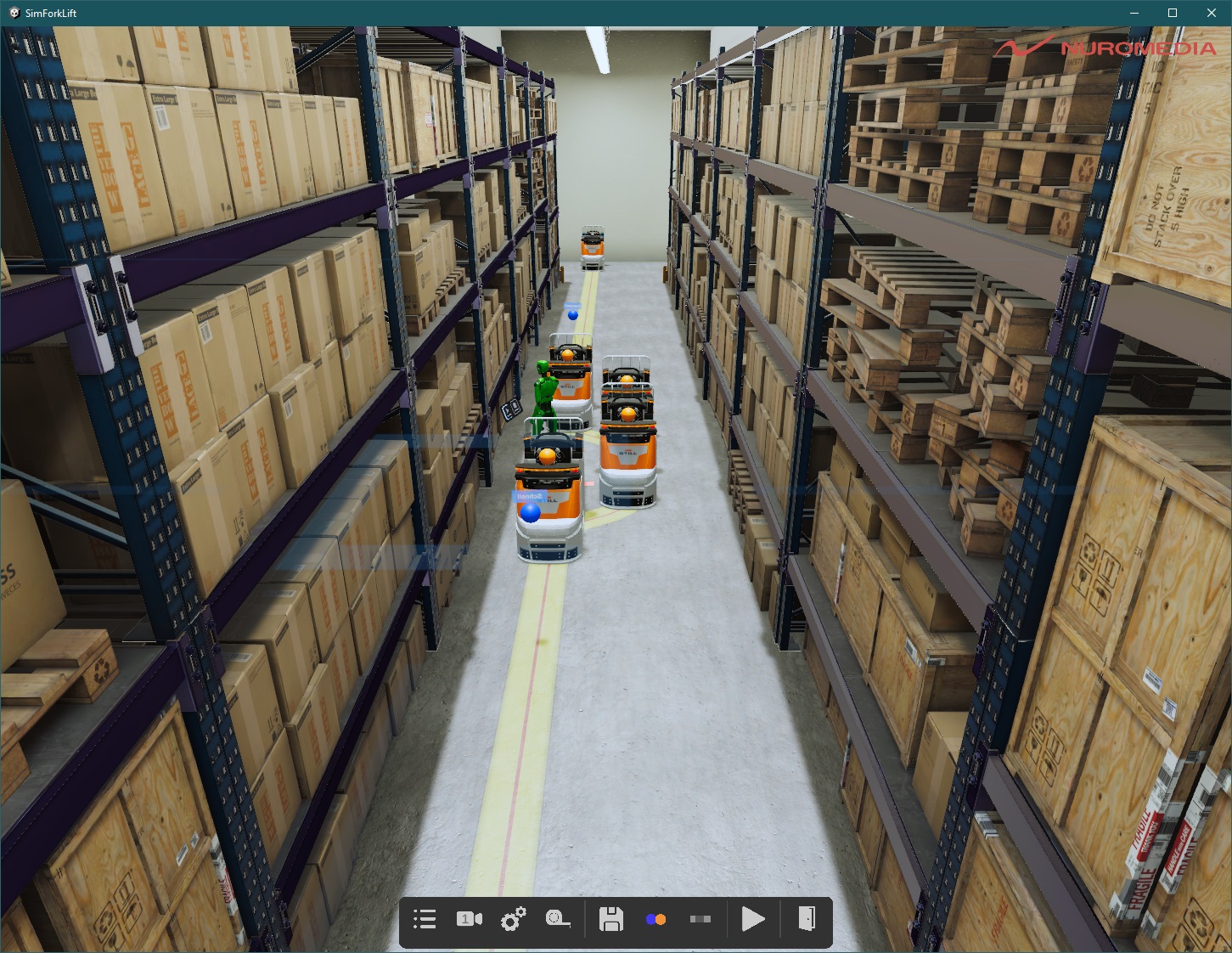Image resolution: width=1232 pixels, height=953 pixels.
Task: Save the current simulation scenario
Action: pyautogui.click(x=611, y=919)
